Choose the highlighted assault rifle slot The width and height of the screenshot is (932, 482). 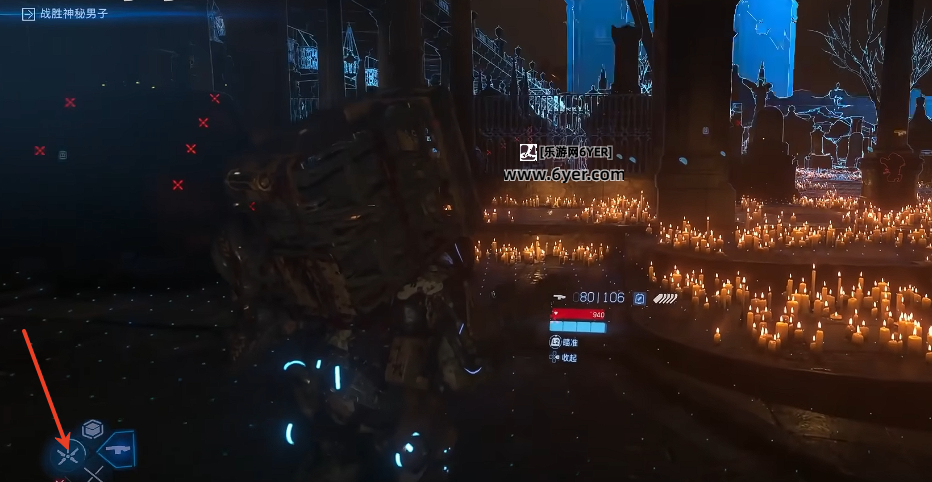116,449
